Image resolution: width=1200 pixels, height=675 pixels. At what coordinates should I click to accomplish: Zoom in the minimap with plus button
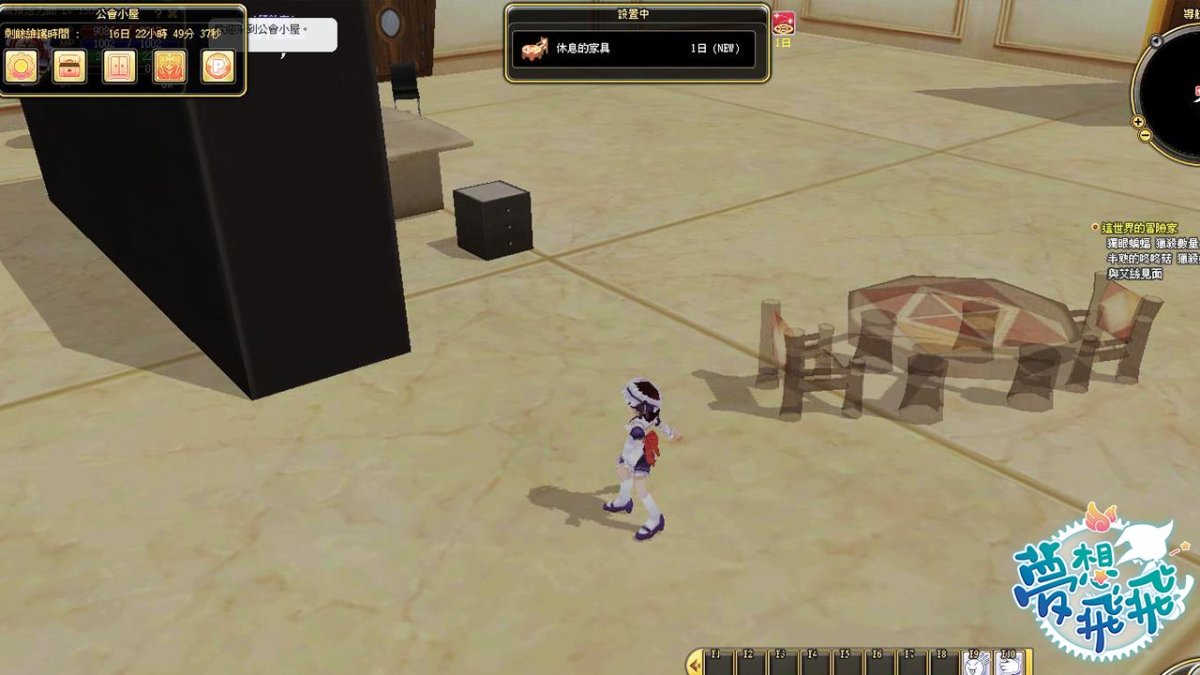pos(1139,121)
